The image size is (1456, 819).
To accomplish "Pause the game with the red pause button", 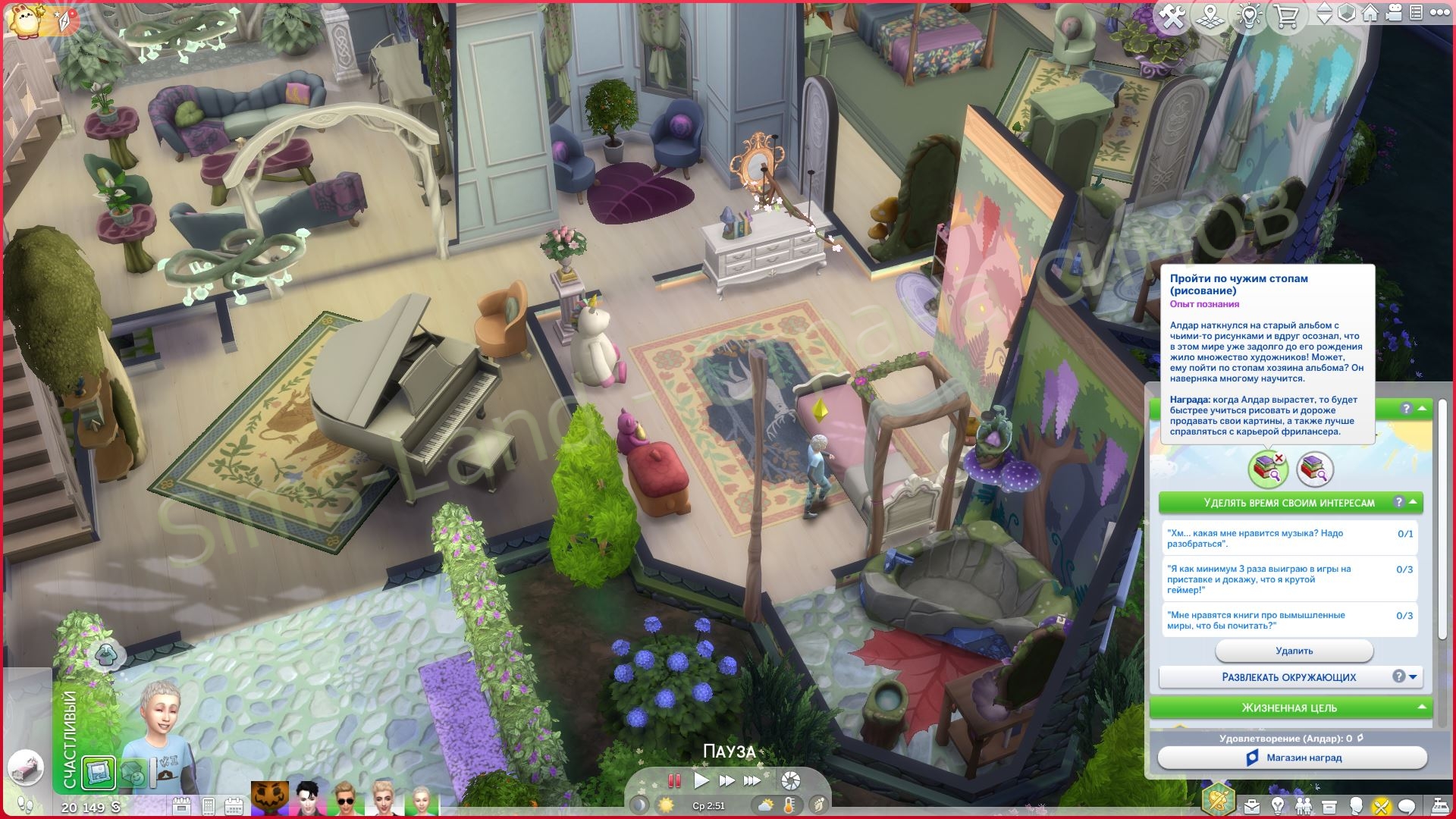I will [673, 780].
